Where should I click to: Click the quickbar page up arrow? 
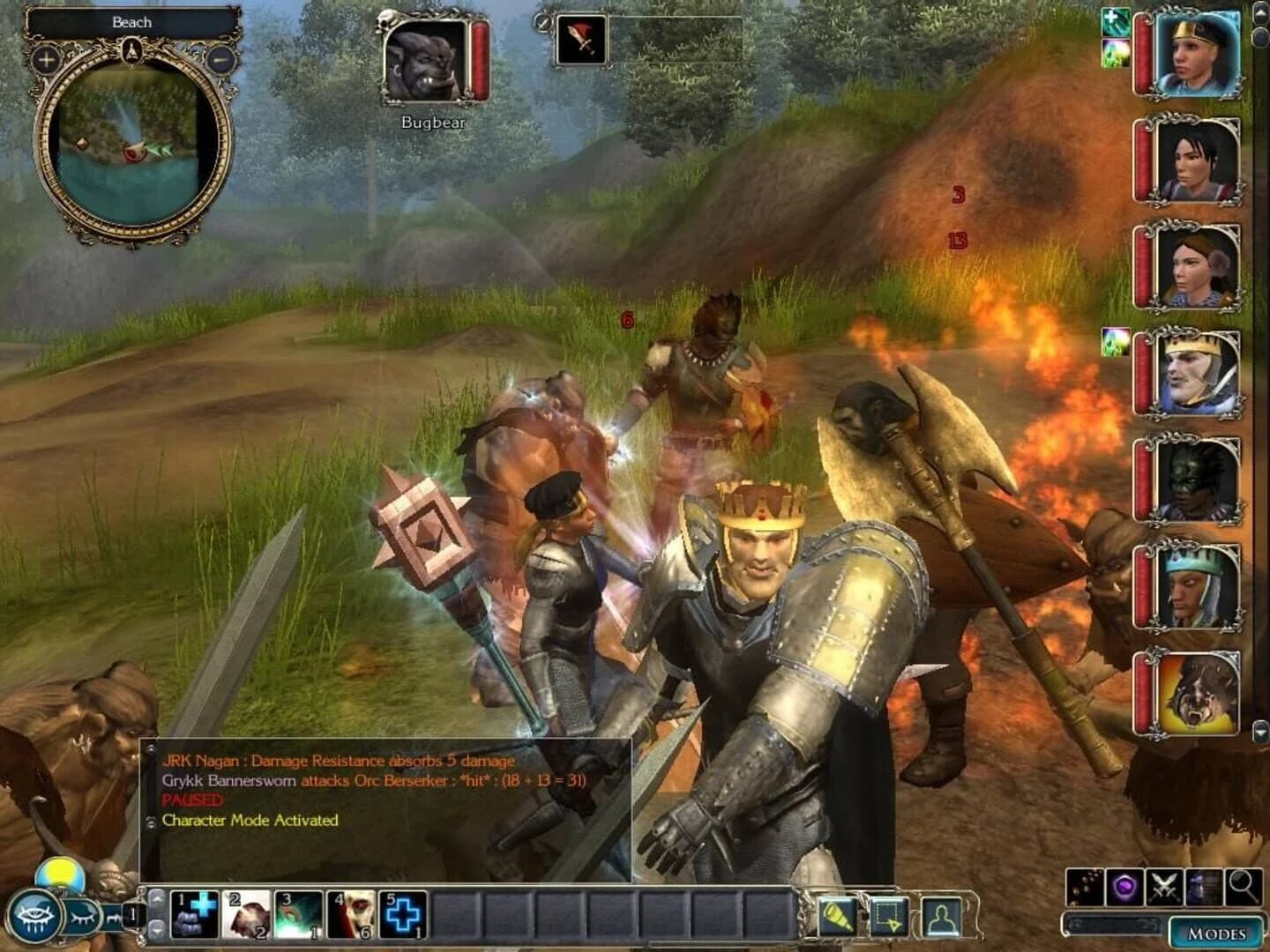158,901
